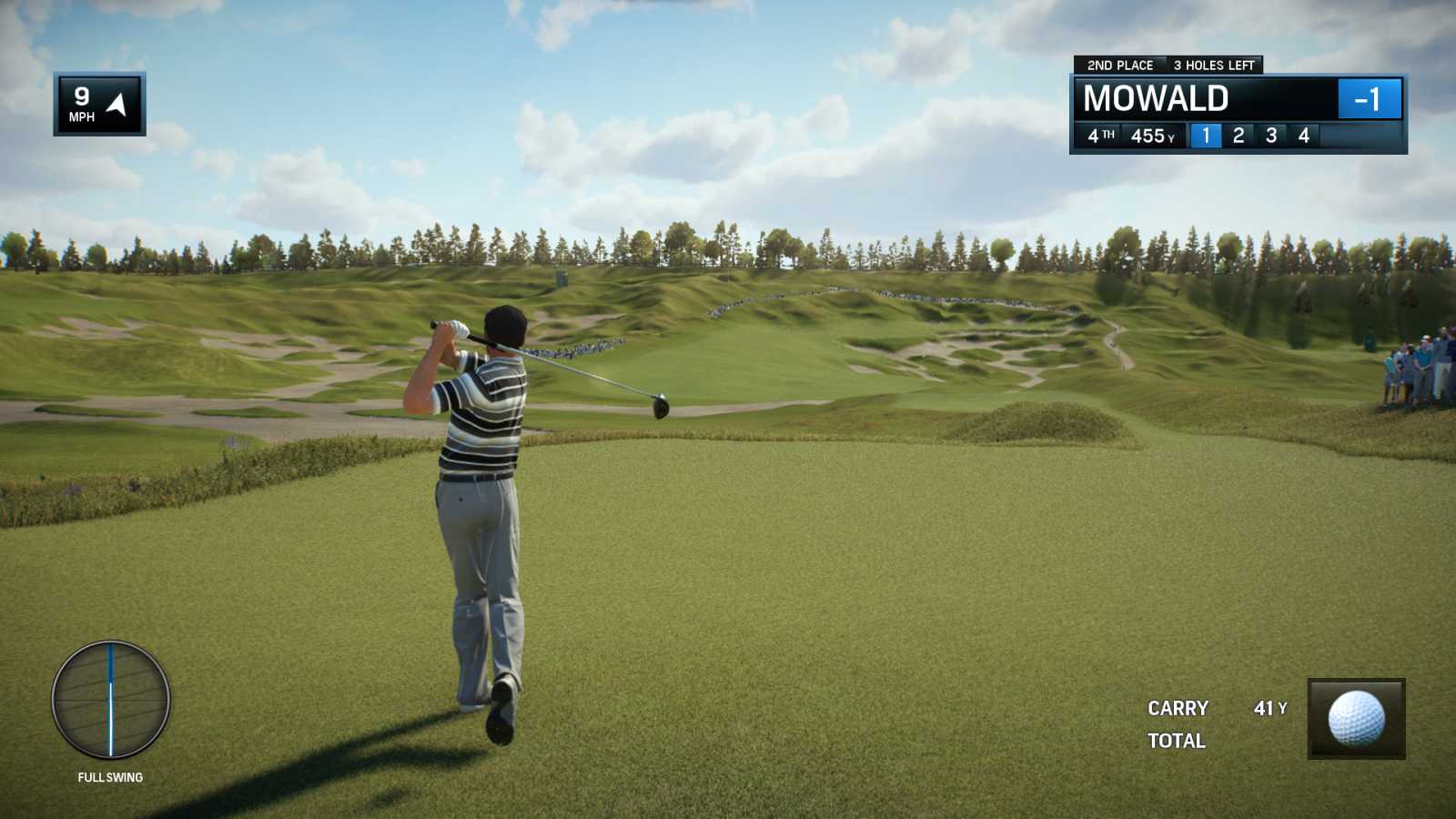
Task: Click the wind direction arrow indicator
Action: [x=117, y=104]
